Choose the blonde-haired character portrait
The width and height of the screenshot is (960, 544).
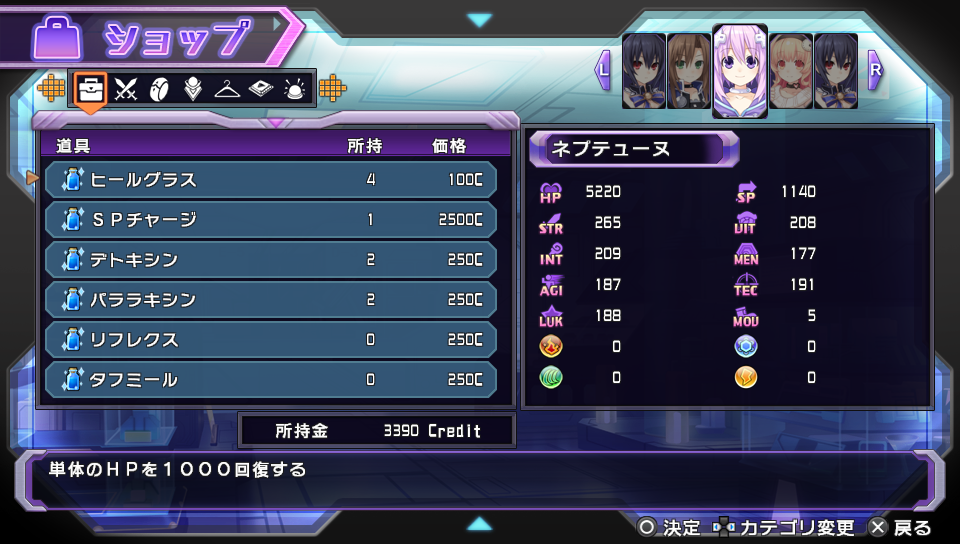790,70
